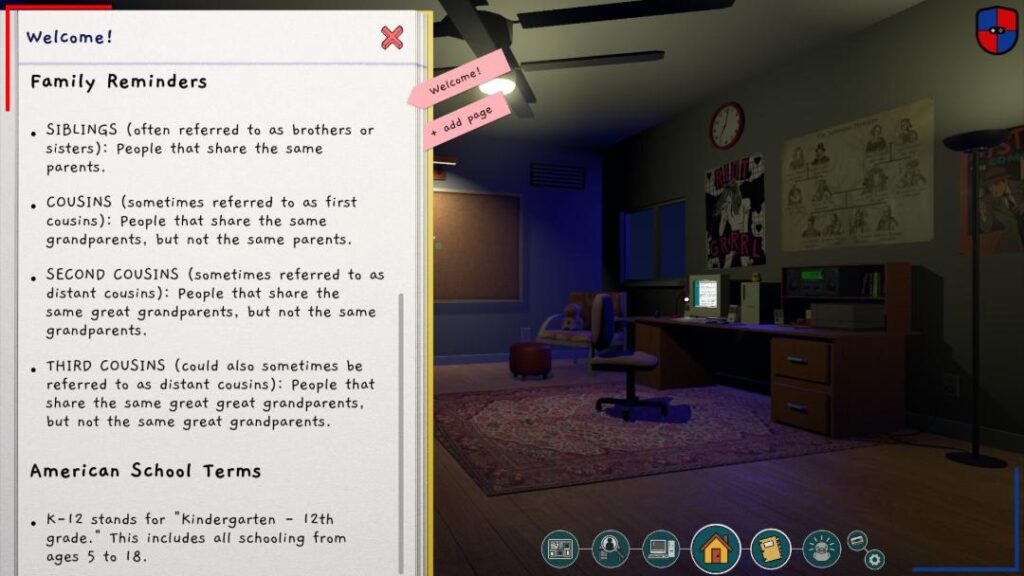Viewport: 1024px width, 576px height.
Task: Open the glowing hint icon
Action: click(x=821, y=548)
